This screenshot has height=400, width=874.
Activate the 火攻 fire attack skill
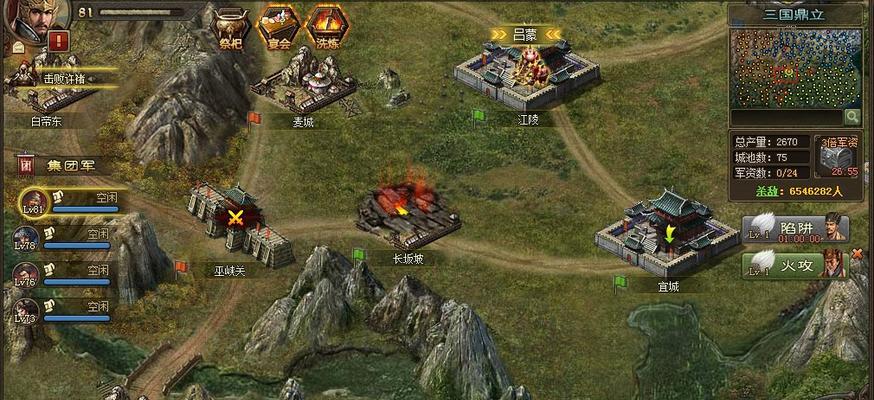(x=797, y=264)
